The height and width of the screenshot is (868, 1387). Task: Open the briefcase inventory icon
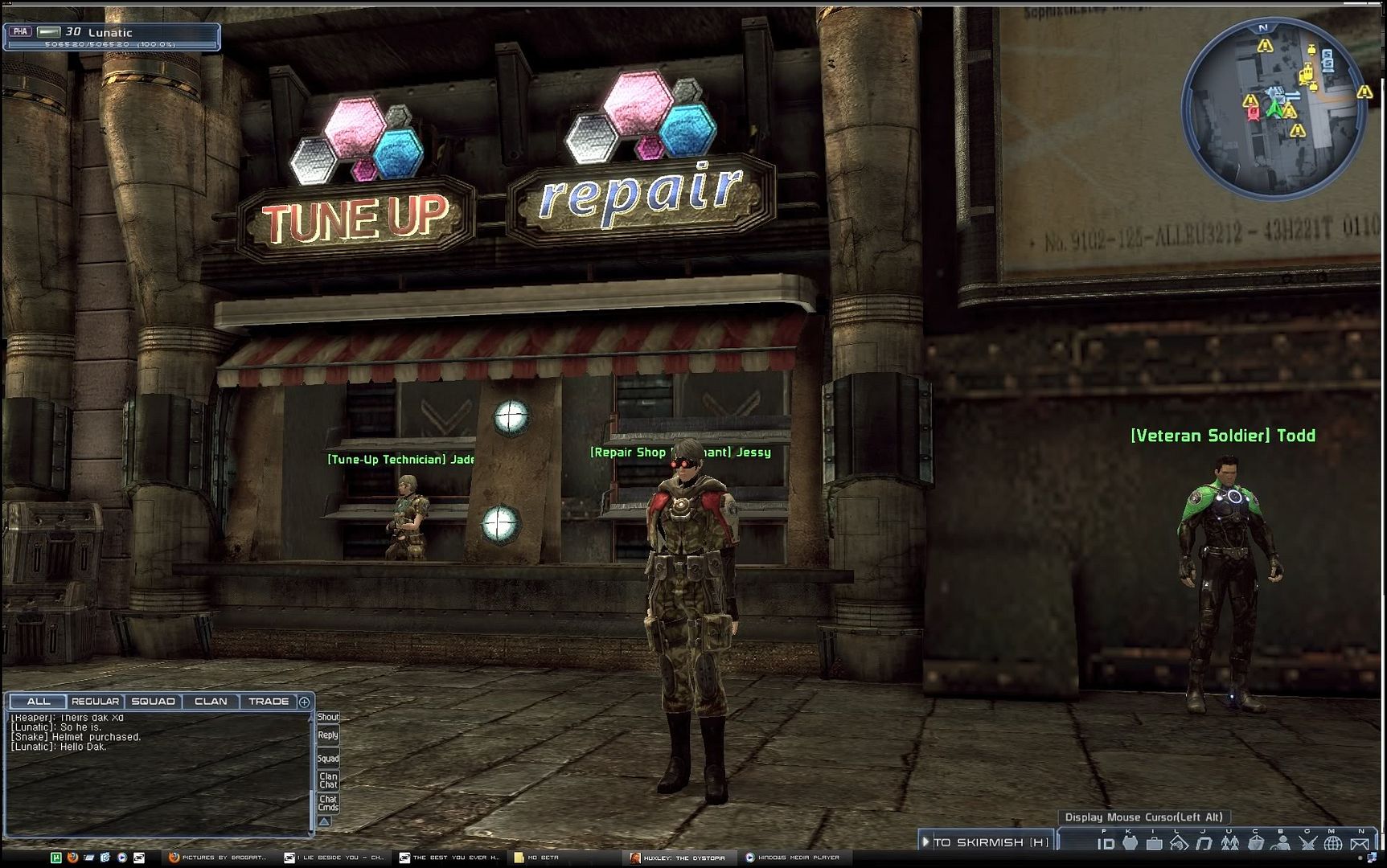tap(1155, 844)
